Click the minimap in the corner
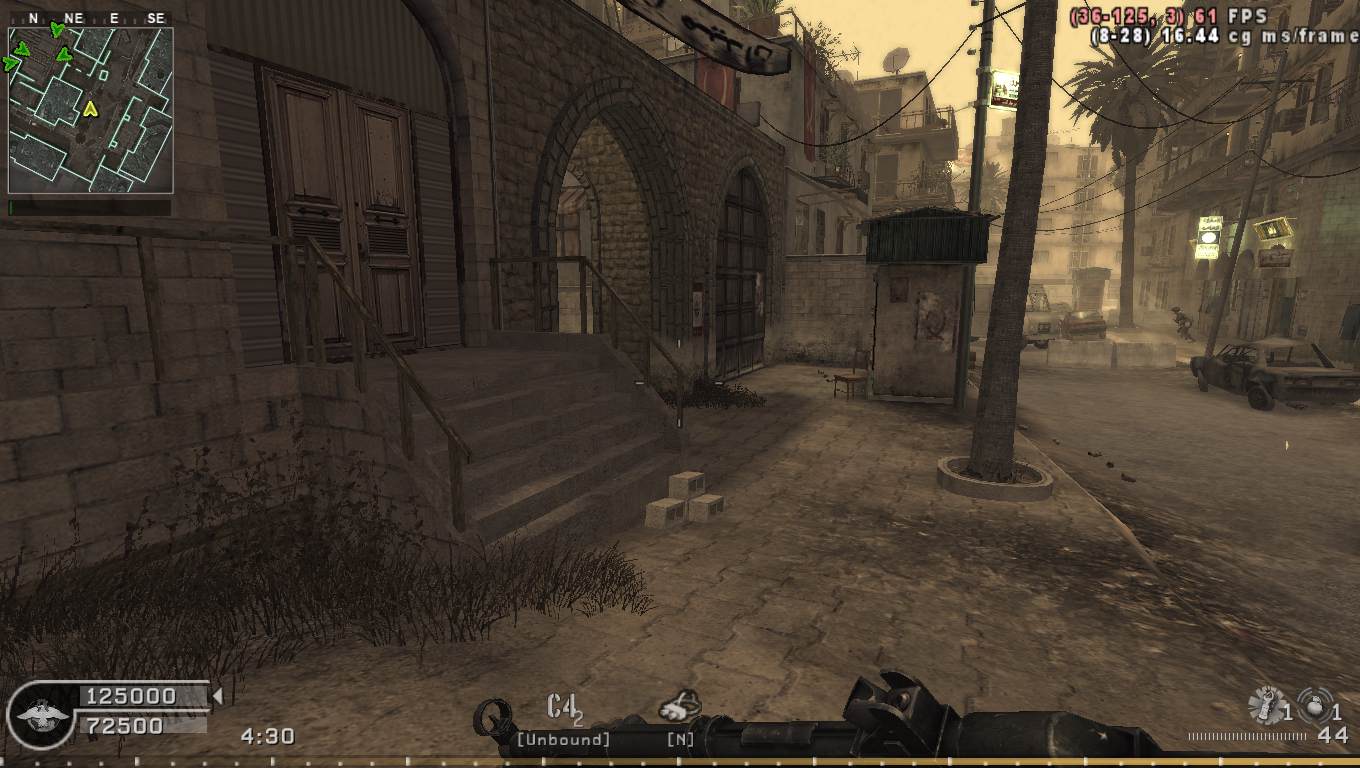1360x768 pixels. click(x=90, y=110)
